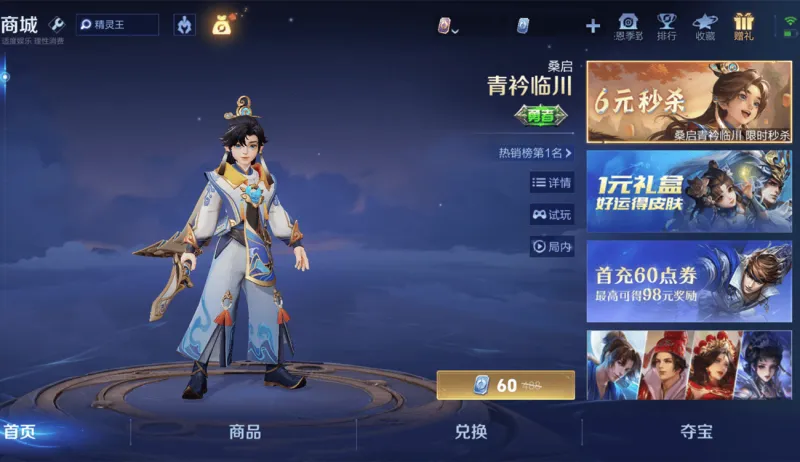The image size is (800, 462).
Task: Switch to the 兑换 exchange tab
Action: click(x=471, y=432)
